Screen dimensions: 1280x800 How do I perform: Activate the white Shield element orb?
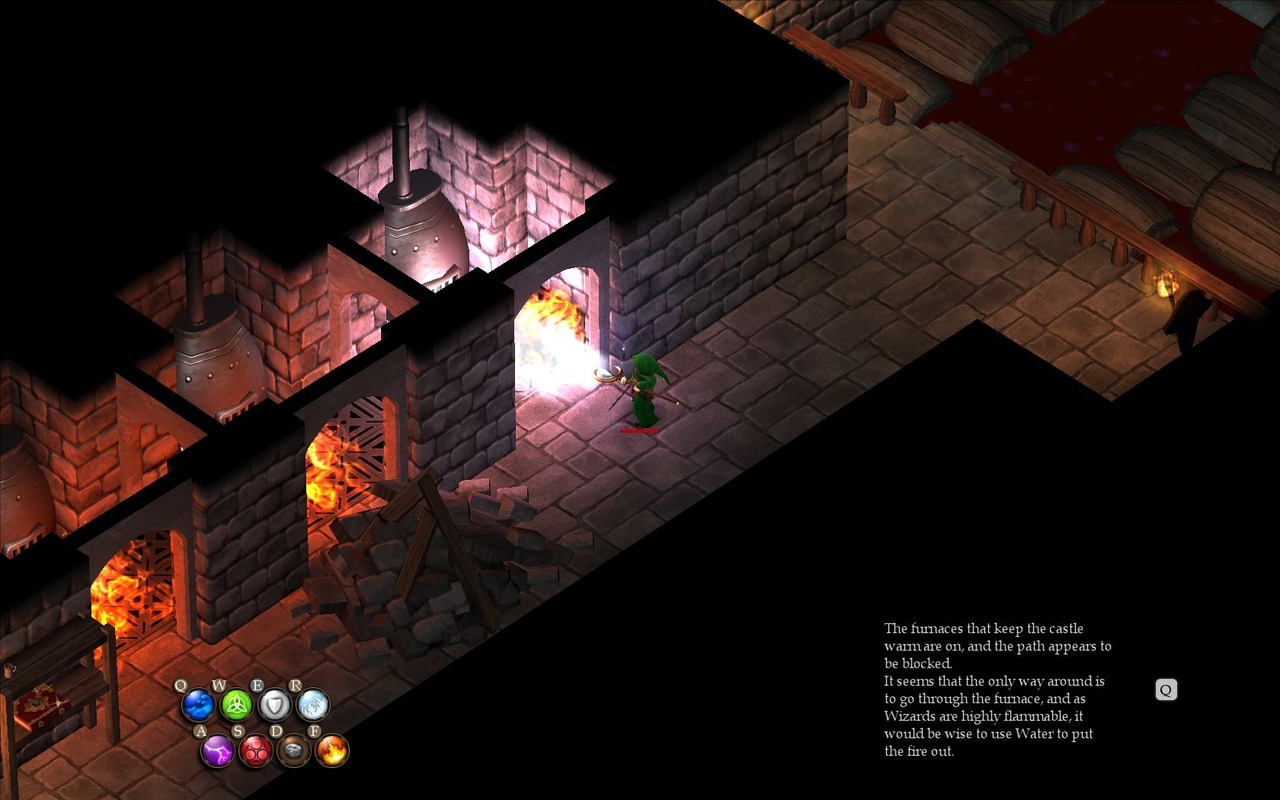[x=275, y=705]
